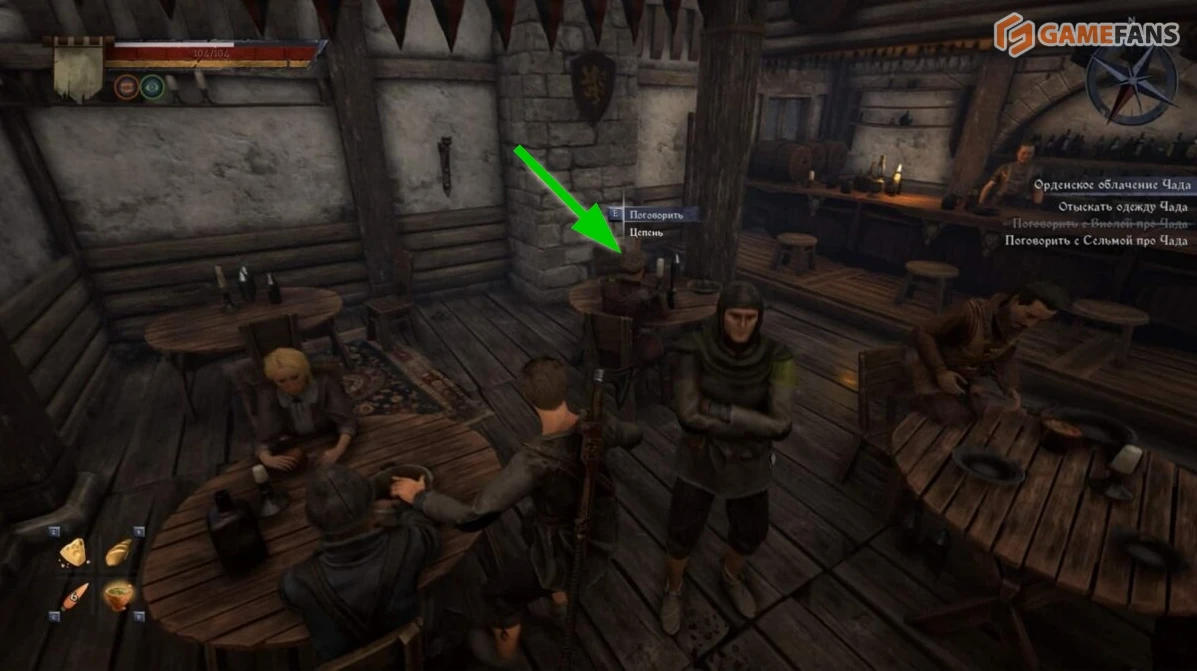This screenshot has width=1197, height=671.
Task: Click the green eye status icon
Action: [151, 86]
